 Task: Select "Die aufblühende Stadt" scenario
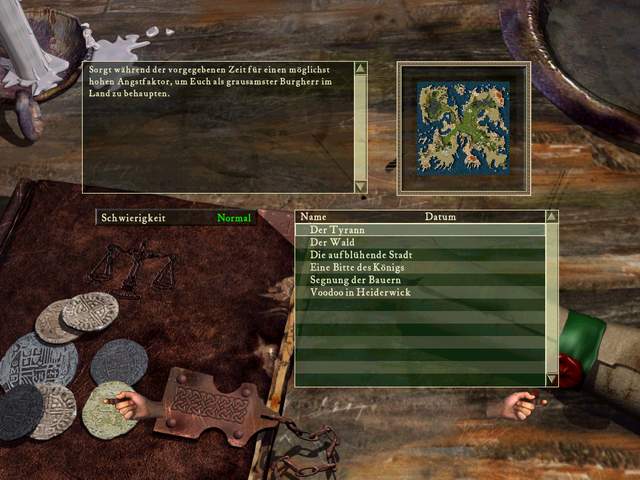click(361, 255)
